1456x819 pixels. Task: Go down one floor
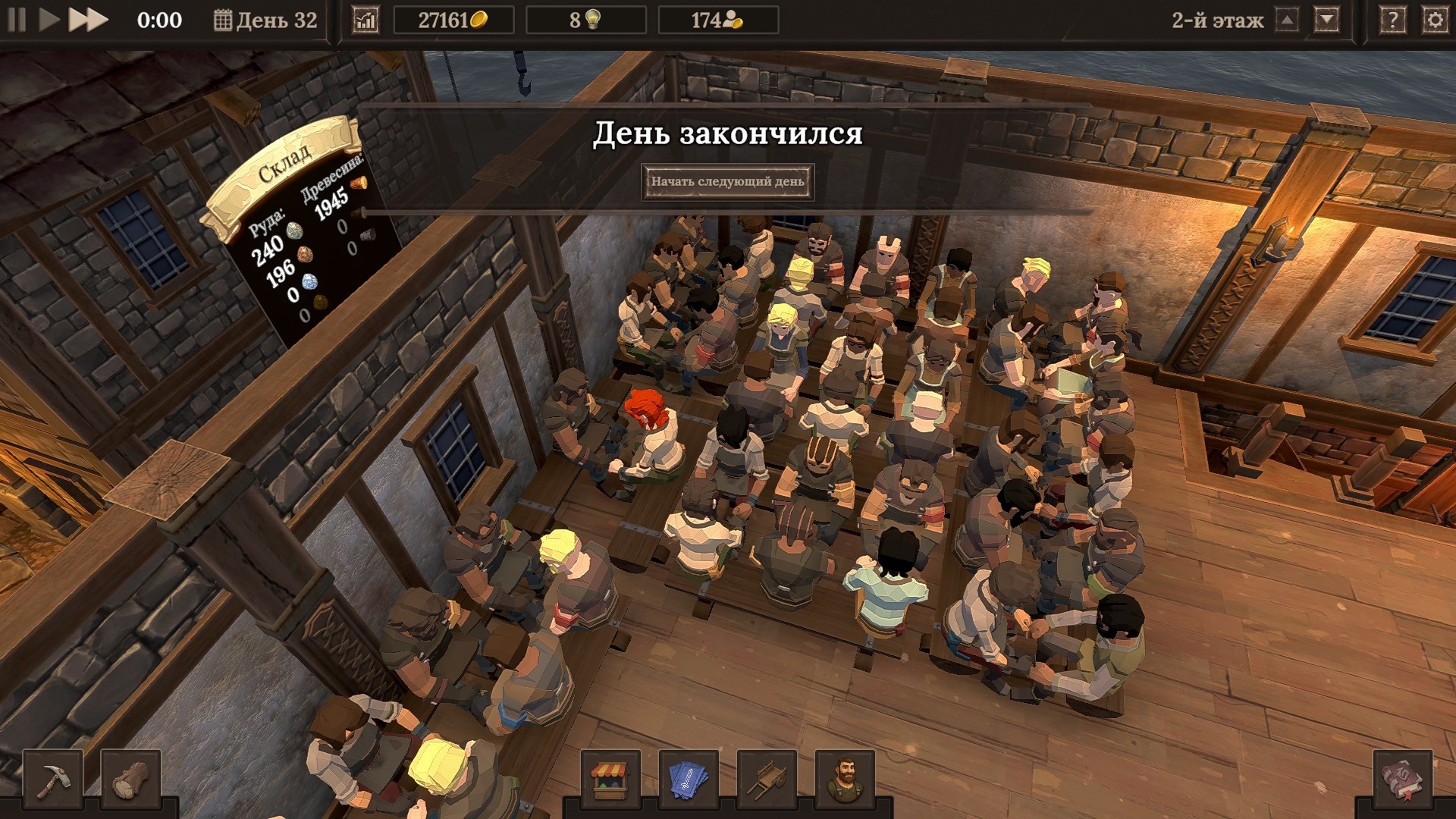tap(1326, 20)
